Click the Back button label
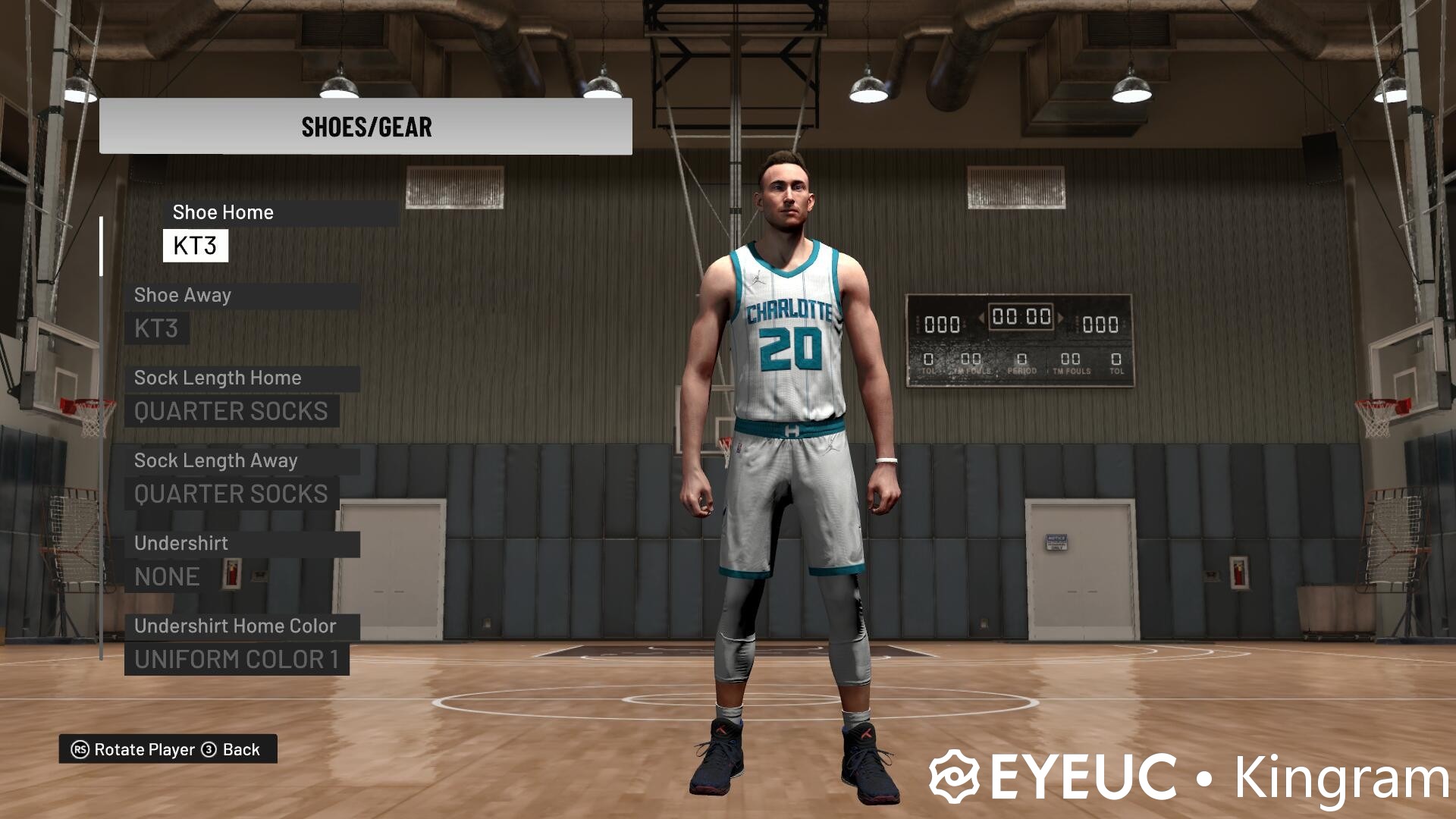The height and width of the screenshot is (819, 1456). pos(240,750)
